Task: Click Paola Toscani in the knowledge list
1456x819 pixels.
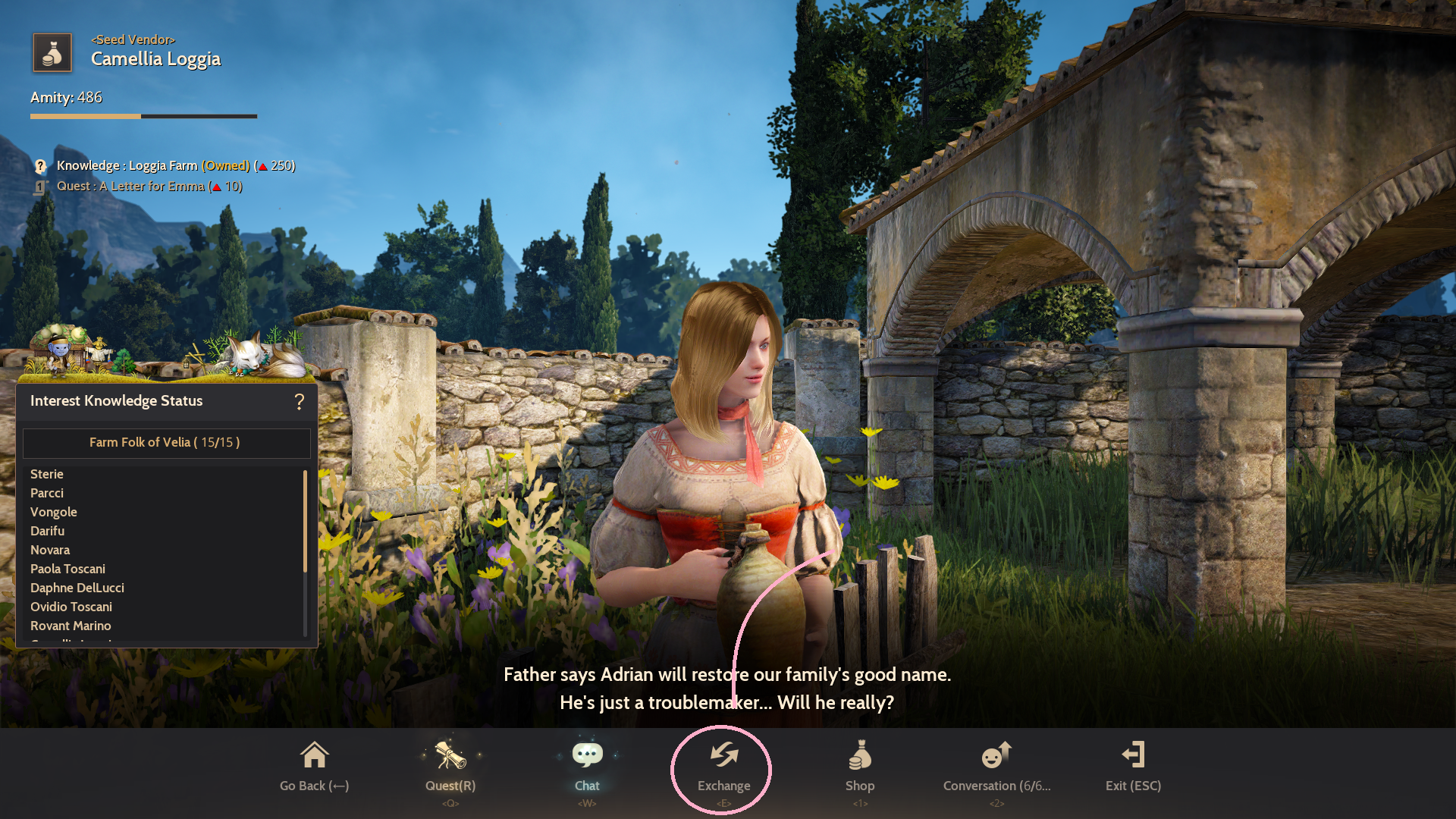Action: (68, 569)
